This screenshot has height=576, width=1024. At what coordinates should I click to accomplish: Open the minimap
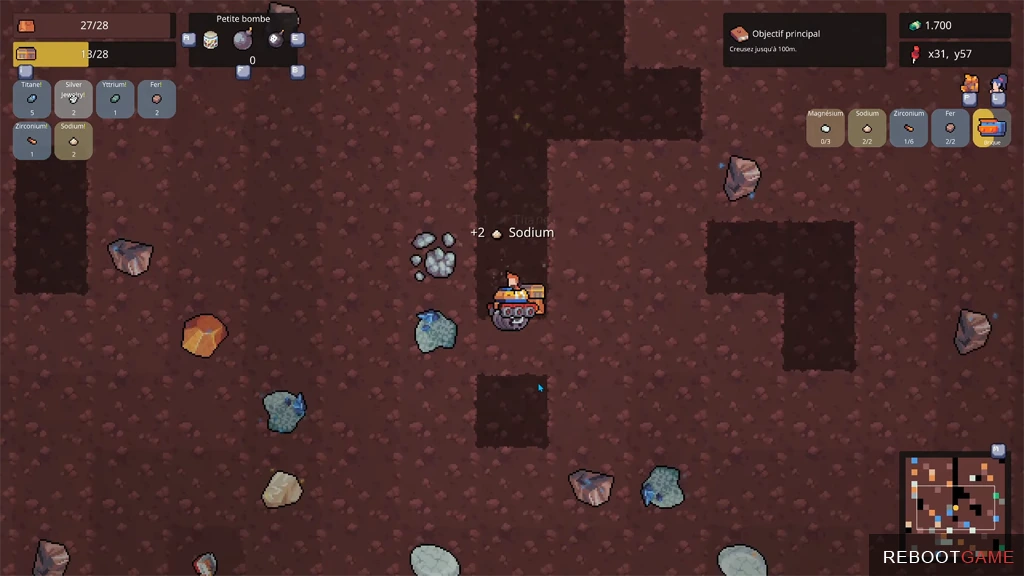coord(955,493)
